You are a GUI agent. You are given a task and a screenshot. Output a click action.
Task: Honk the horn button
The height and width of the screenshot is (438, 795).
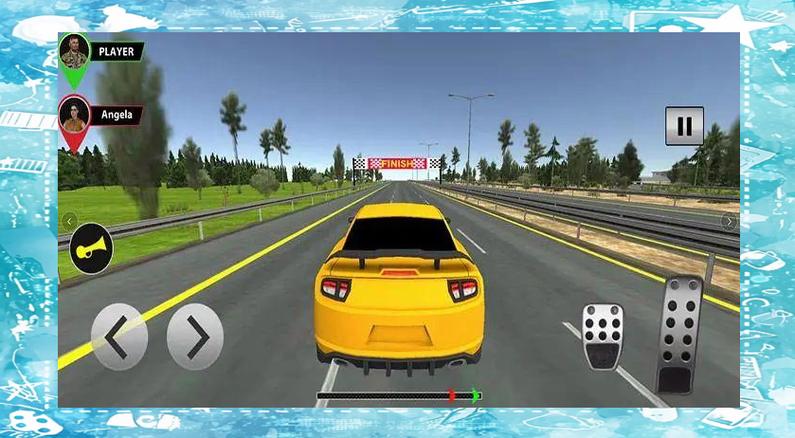(x=92, y=244)
